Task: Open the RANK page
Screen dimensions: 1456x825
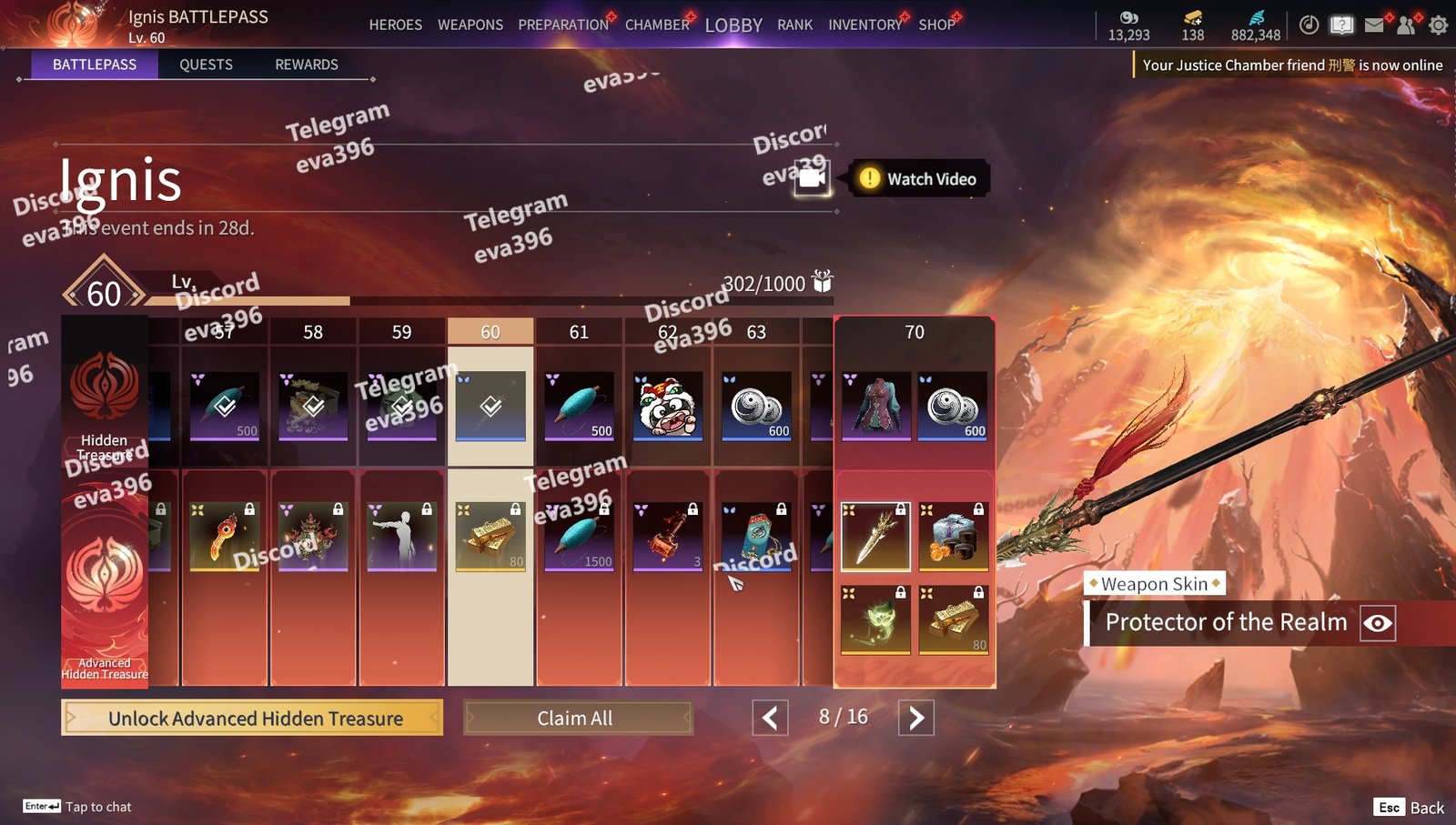Action: pyautogui.click(x=794, y=25)
